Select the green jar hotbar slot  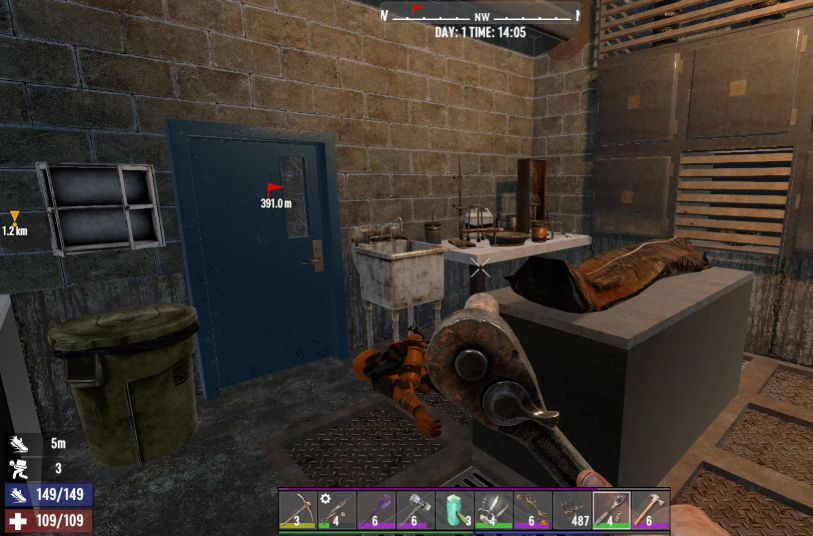click(454, 508)
